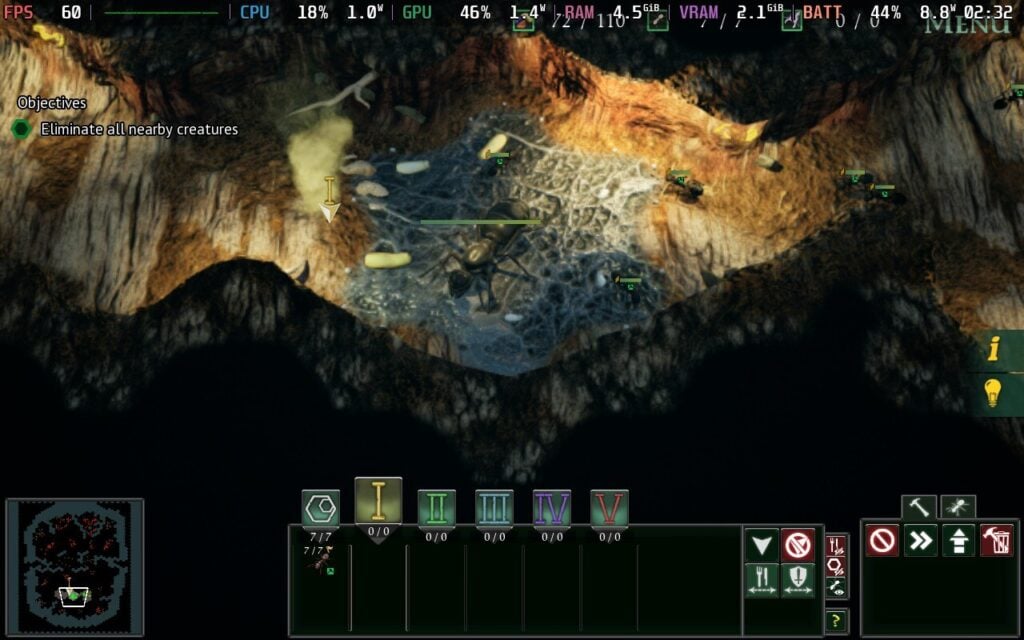Viewport: 1024px width, 640px height.
Task: Select the hexagon all-ants group
Action: 321,509
